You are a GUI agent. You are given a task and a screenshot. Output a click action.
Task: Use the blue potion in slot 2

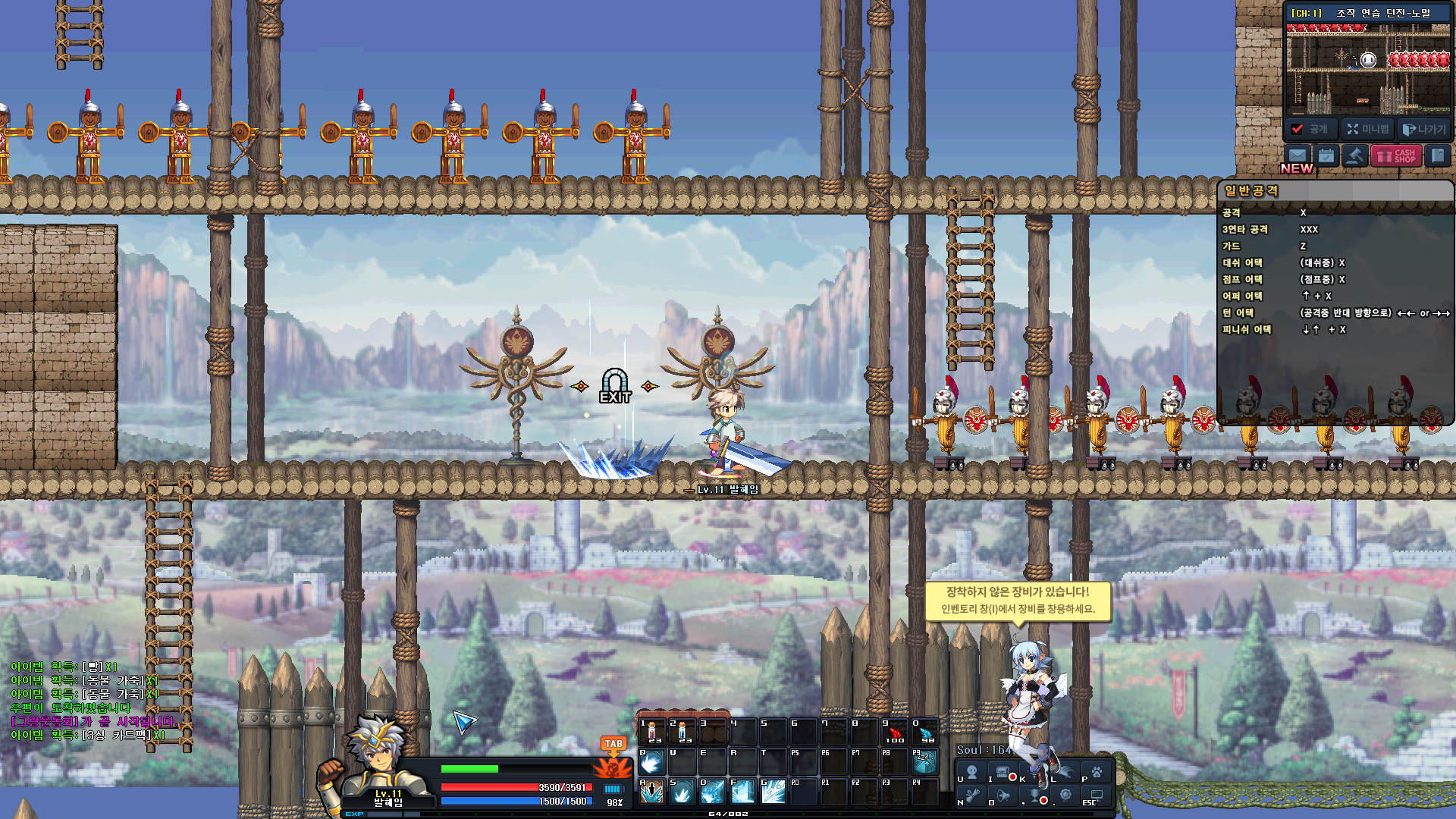[x=682, y=732]
